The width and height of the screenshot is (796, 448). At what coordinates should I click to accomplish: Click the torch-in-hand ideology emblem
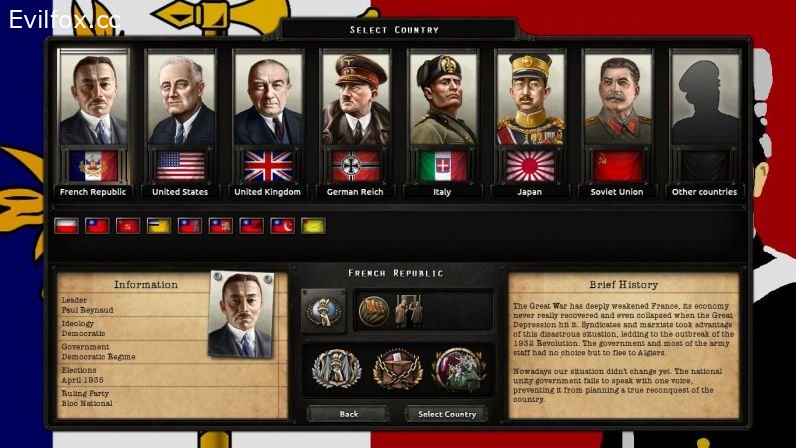click(322, 310)
